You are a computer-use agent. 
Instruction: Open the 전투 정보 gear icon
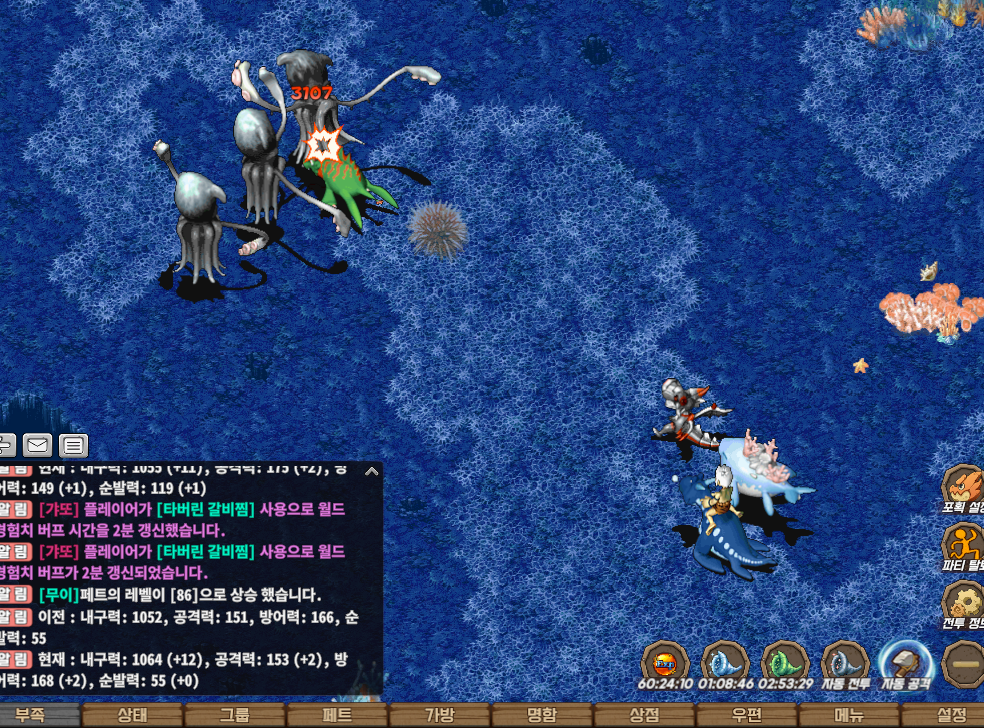tap(963, 603)
